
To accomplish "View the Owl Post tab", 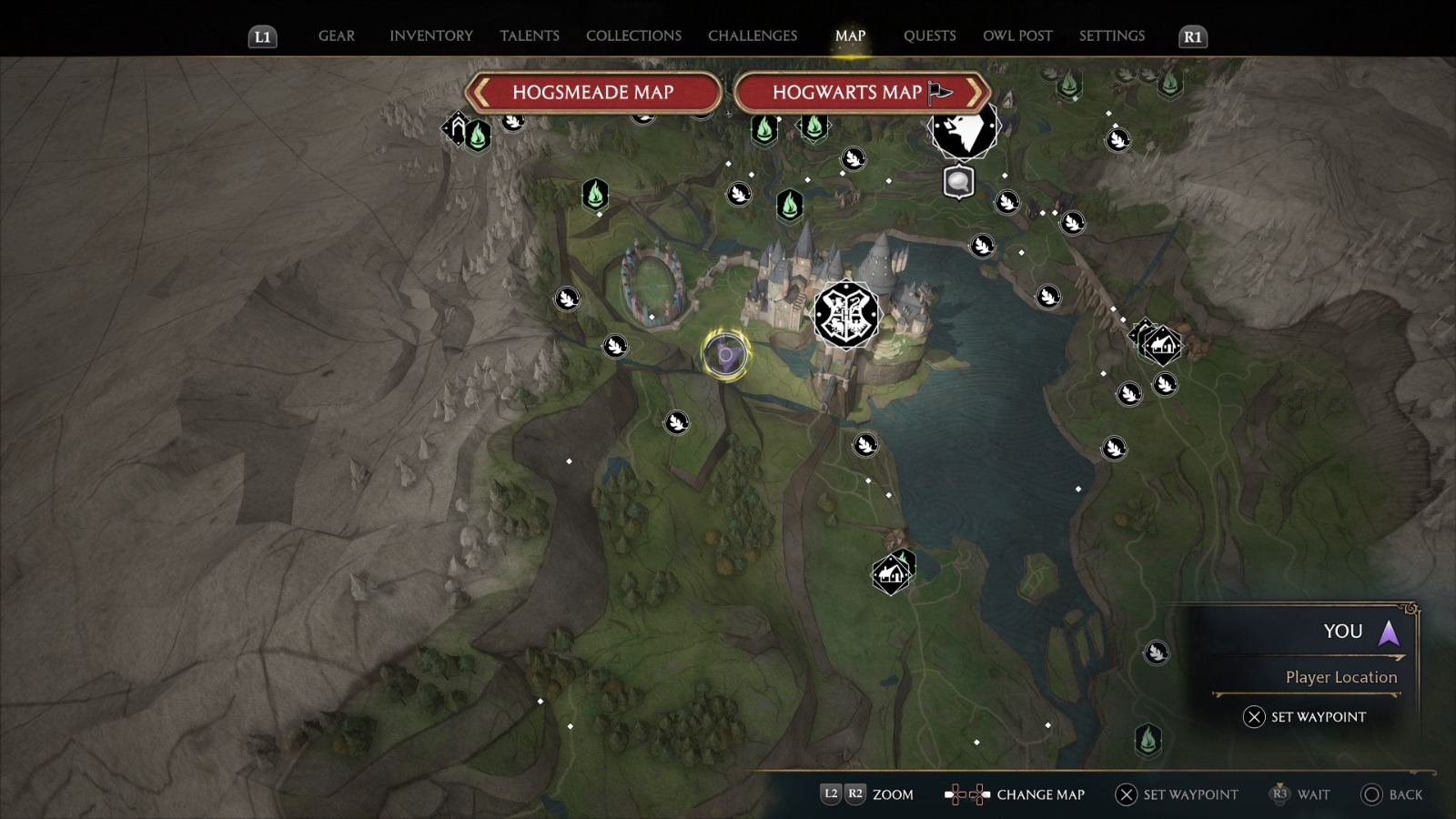I will [x=1017, y=35].
